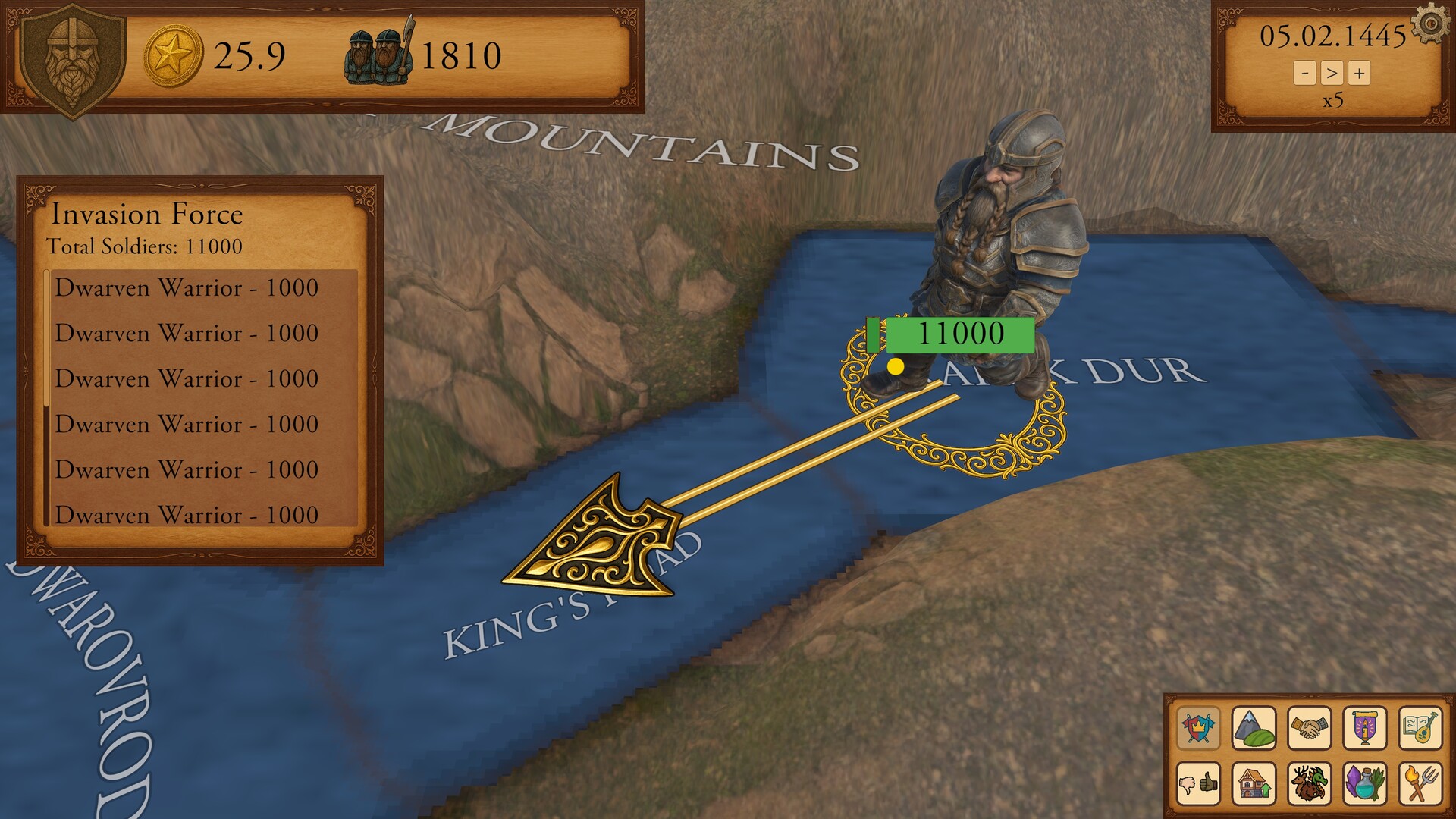Click the - button to slow down time
The width and height of the screenshot is (1456, 819).
(1306, 74)
